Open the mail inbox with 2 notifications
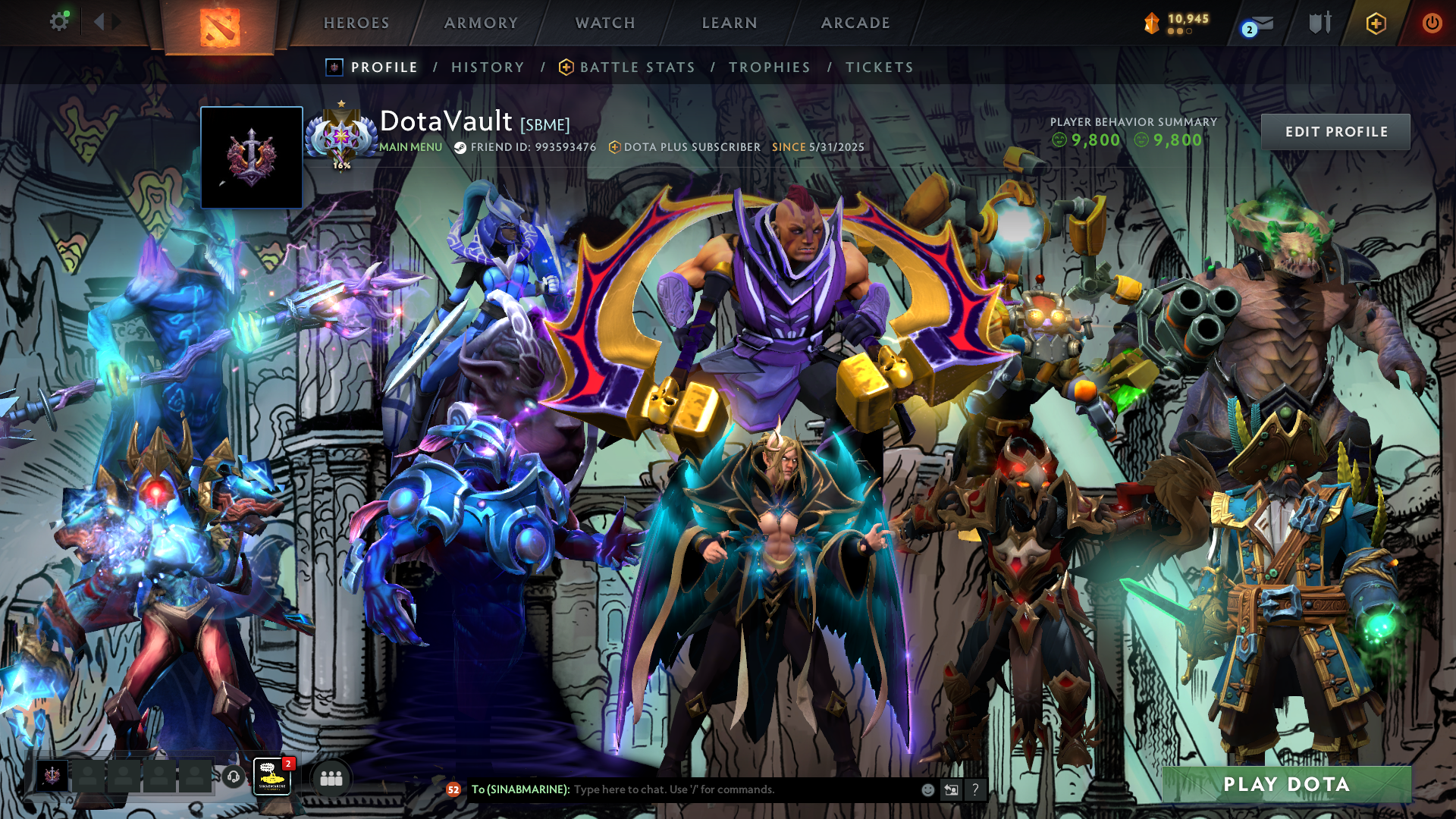This screenshot has height=819, width=1456. [x=1259, y=24]
